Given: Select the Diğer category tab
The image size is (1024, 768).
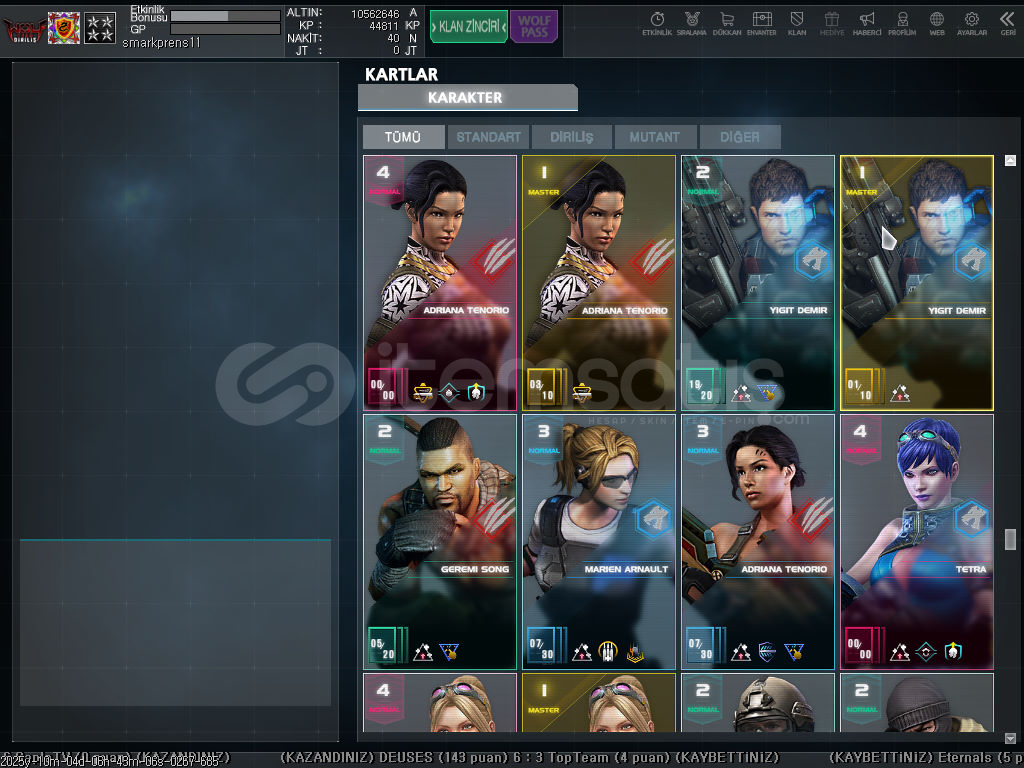Looking at the screenshot, I should pos(738,137).
